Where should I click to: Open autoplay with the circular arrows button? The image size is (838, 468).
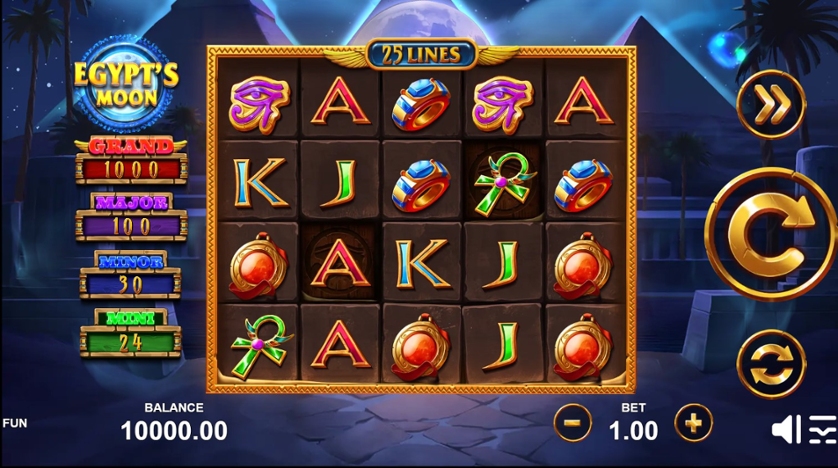coord(770,362)
